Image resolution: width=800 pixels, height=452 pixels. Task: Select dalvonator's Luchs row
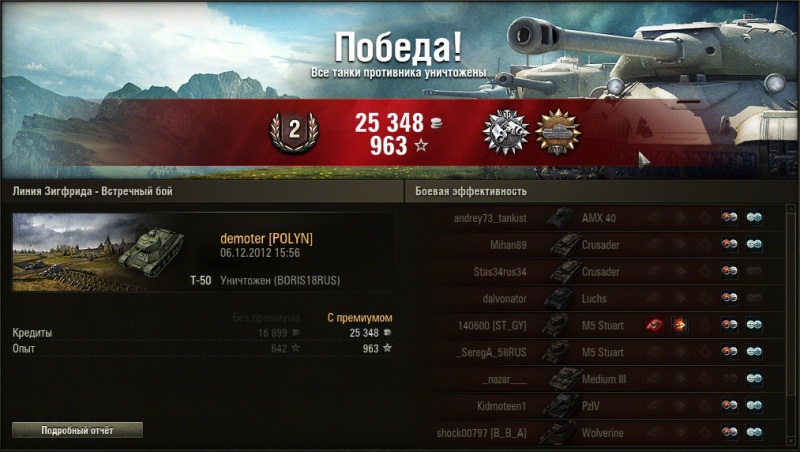[x=600, y=298]
